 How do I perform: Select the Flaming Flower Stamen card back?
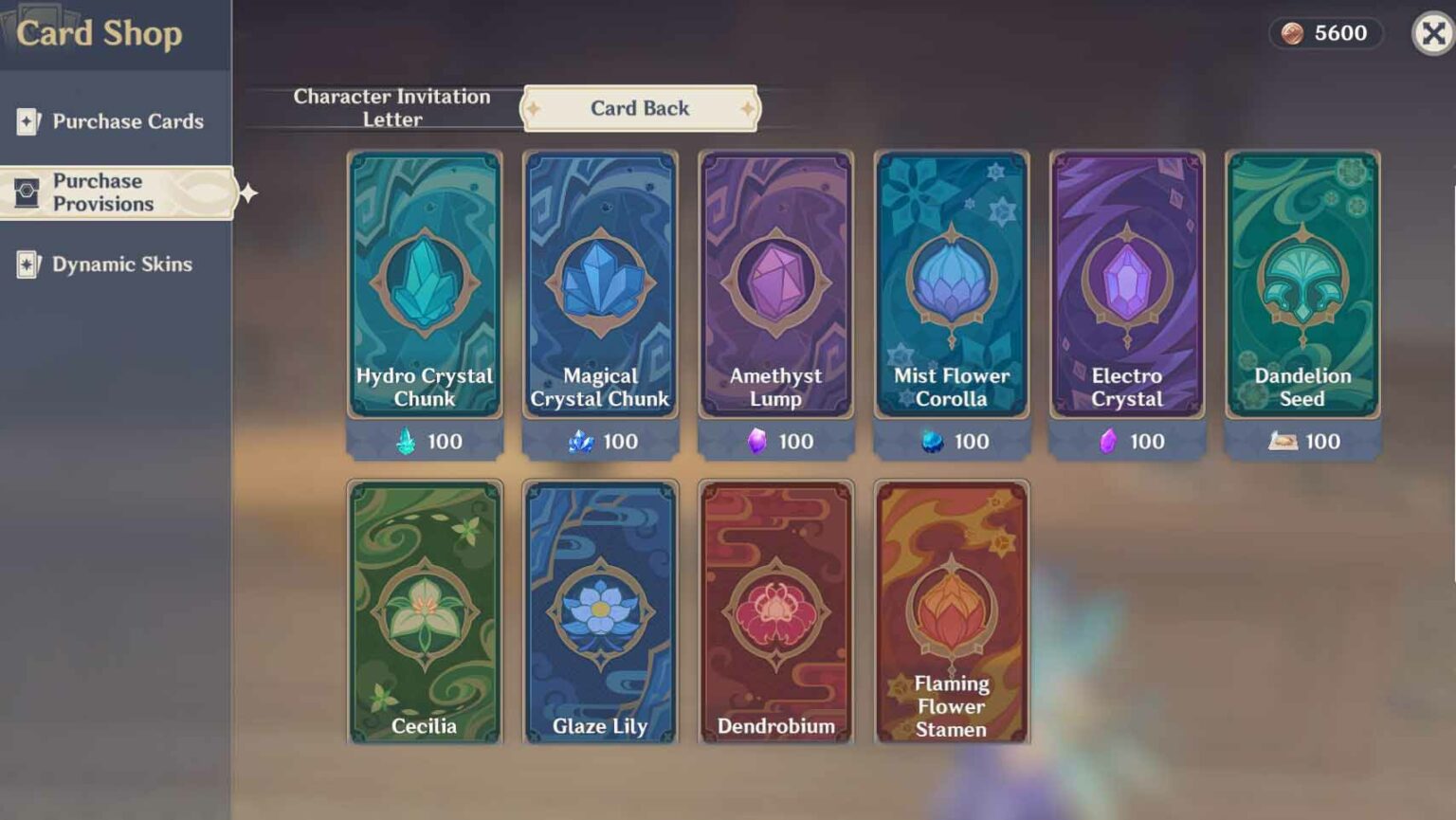click(x=952, y=611)
